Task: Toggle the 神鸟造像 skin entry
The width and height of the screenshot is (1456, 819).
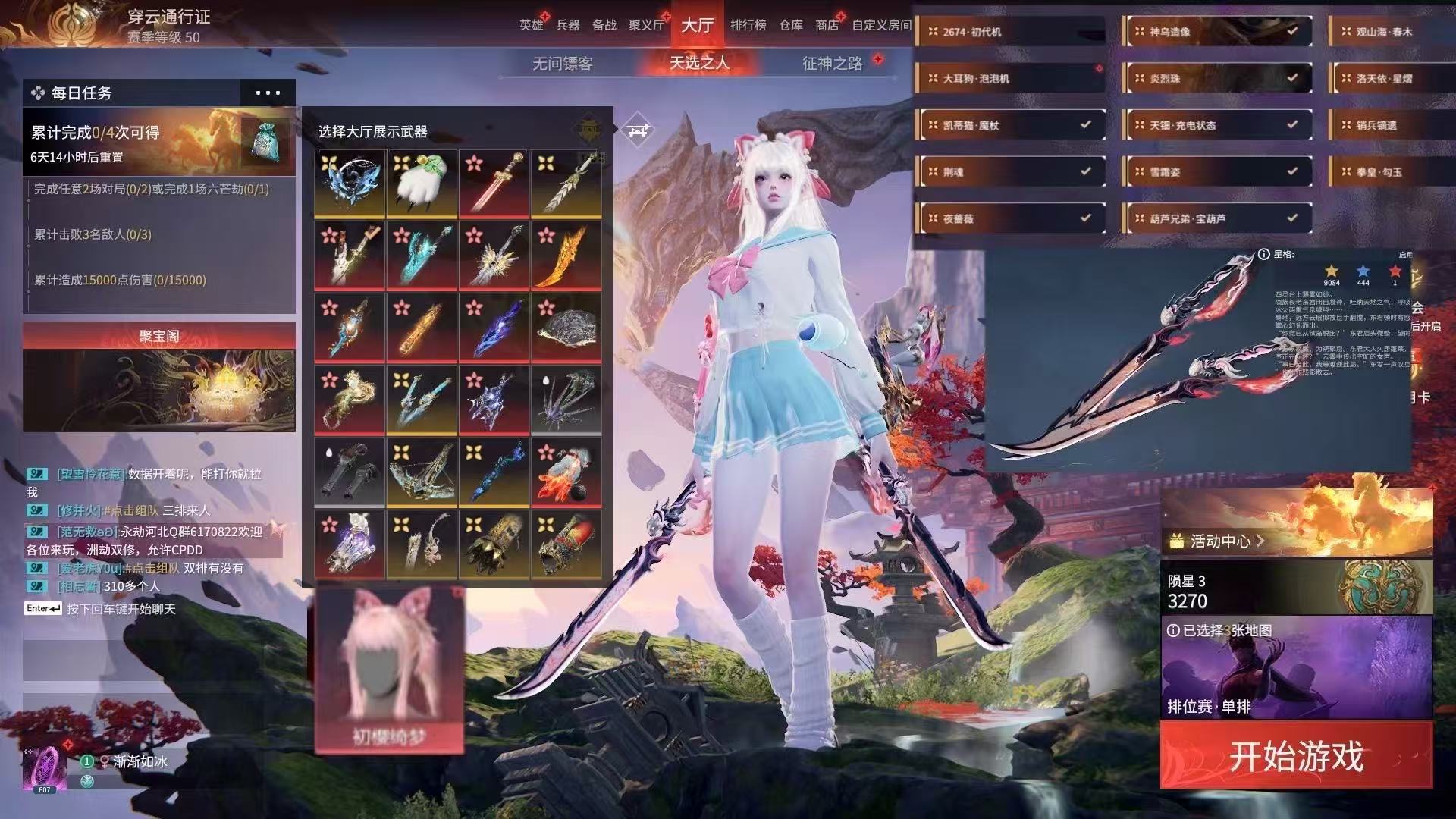Action: click(x=1217, y=32)
